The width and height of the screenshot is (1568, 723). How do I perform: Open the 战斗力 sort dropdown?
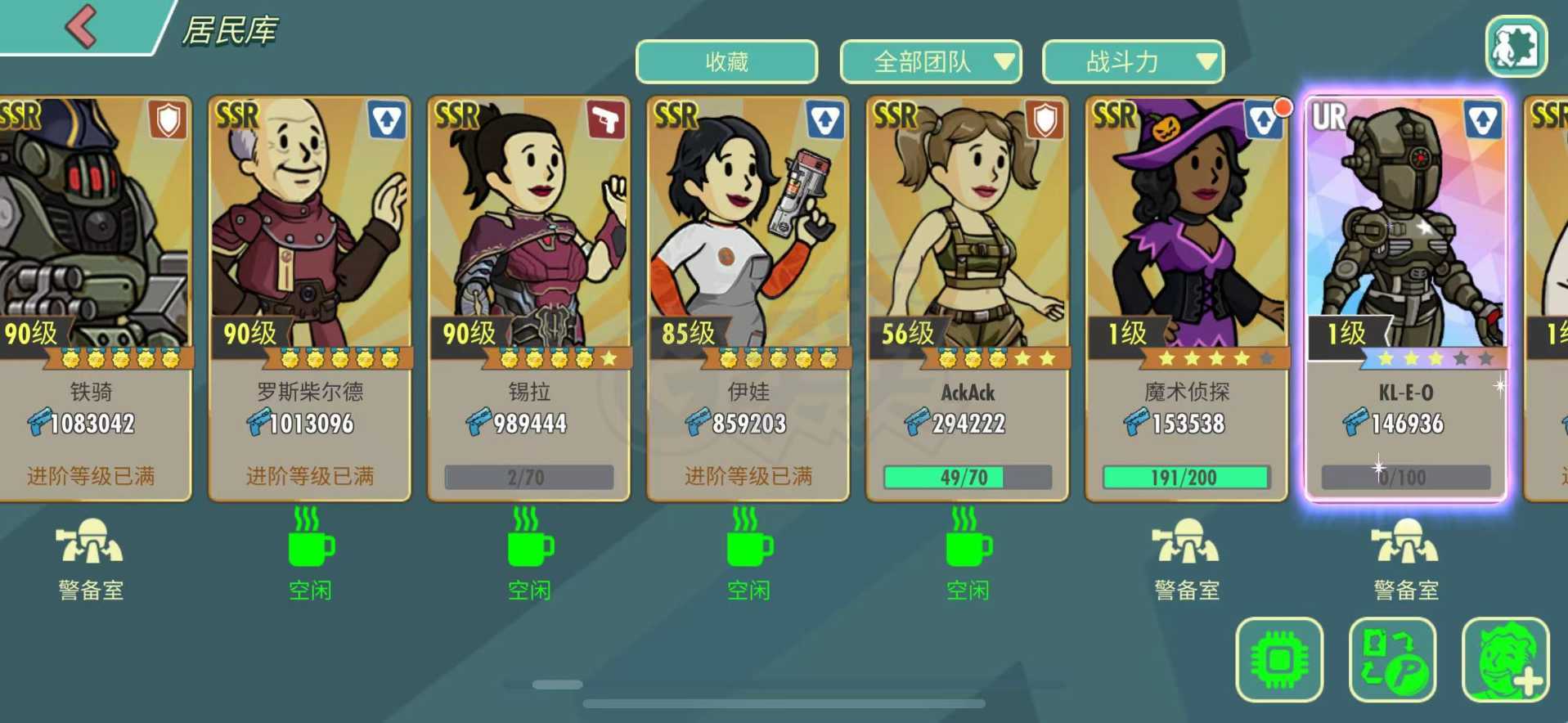(1133, 62)
